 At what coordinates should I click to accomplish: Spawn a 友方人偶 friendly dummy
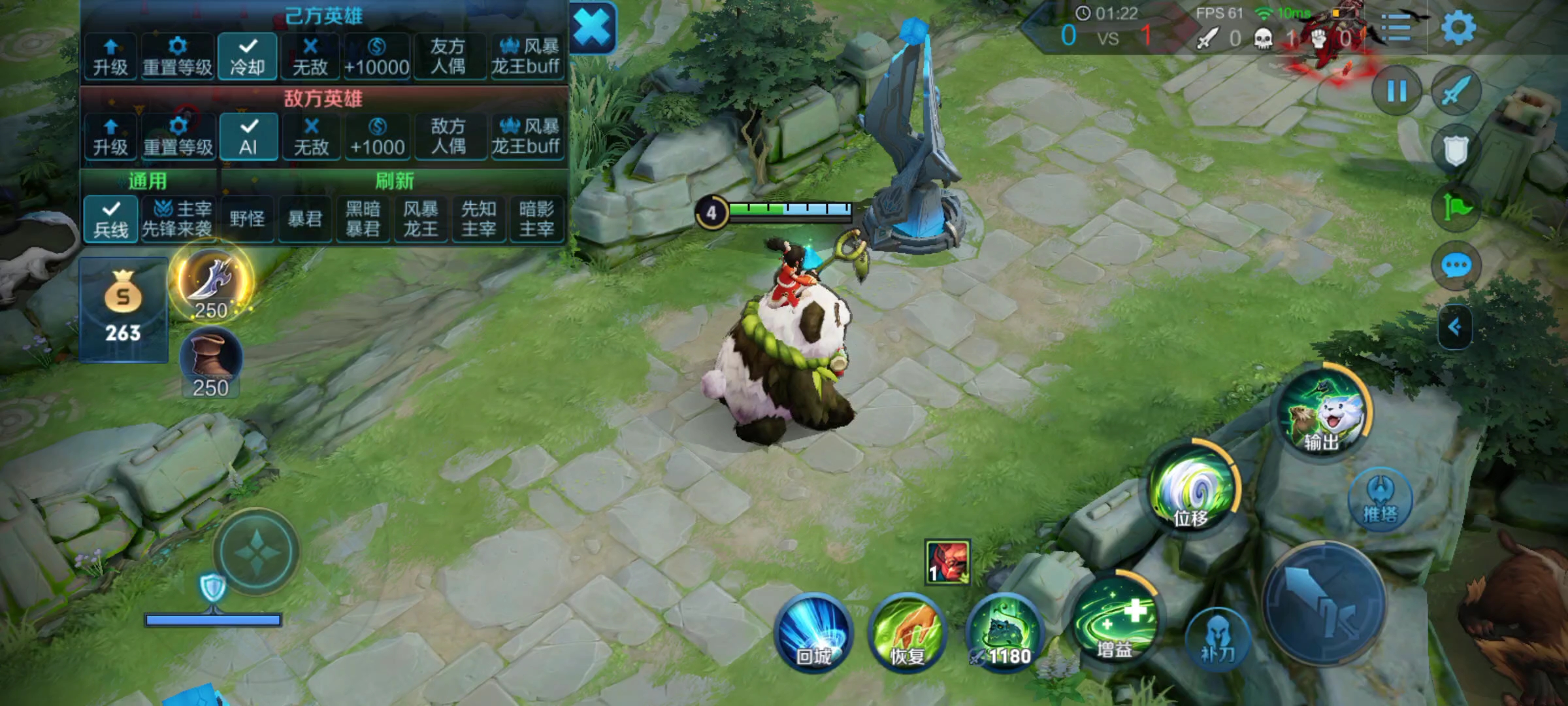click(x=448, y=56)
